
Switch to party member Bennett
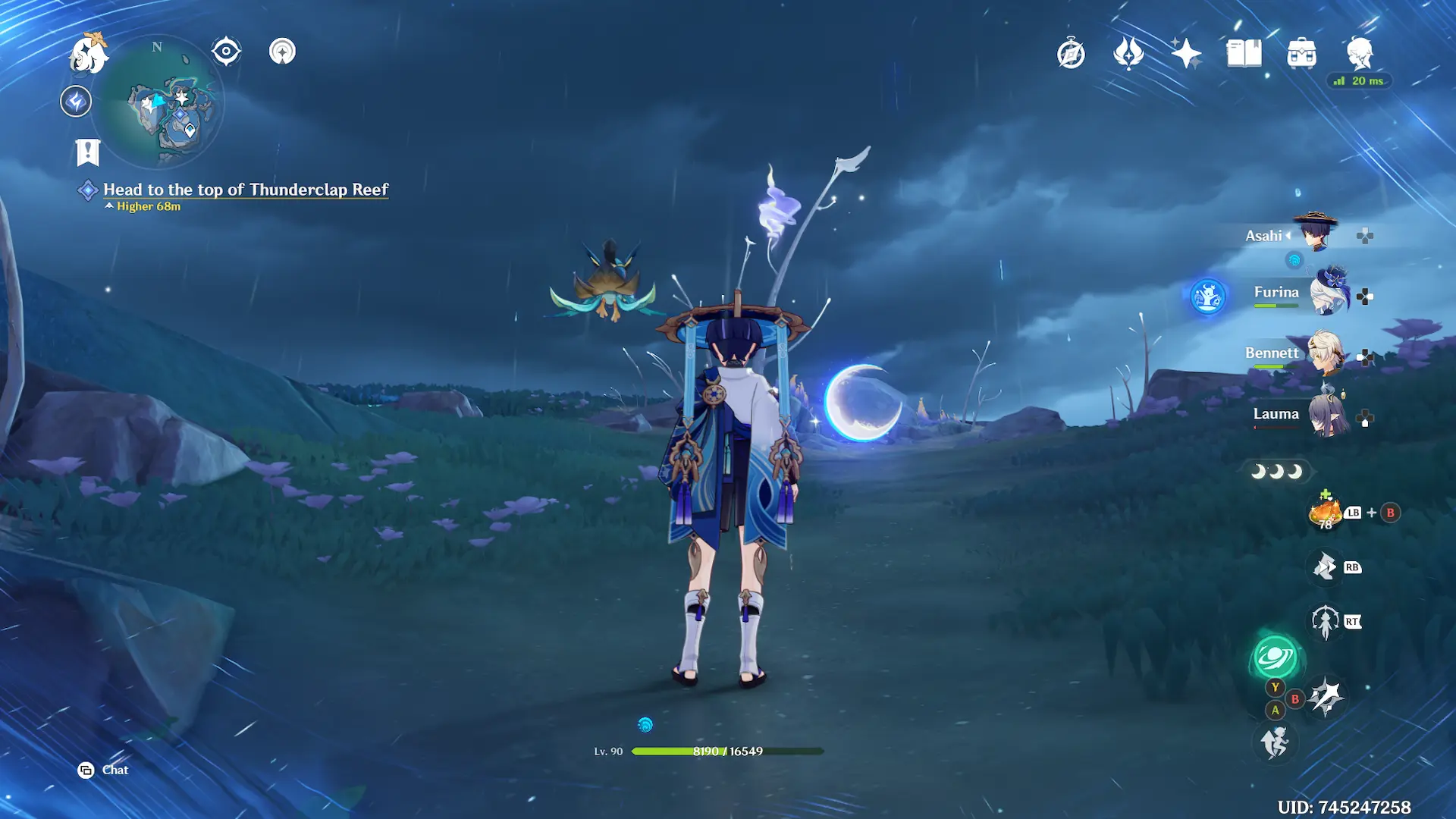(1324, 354)
